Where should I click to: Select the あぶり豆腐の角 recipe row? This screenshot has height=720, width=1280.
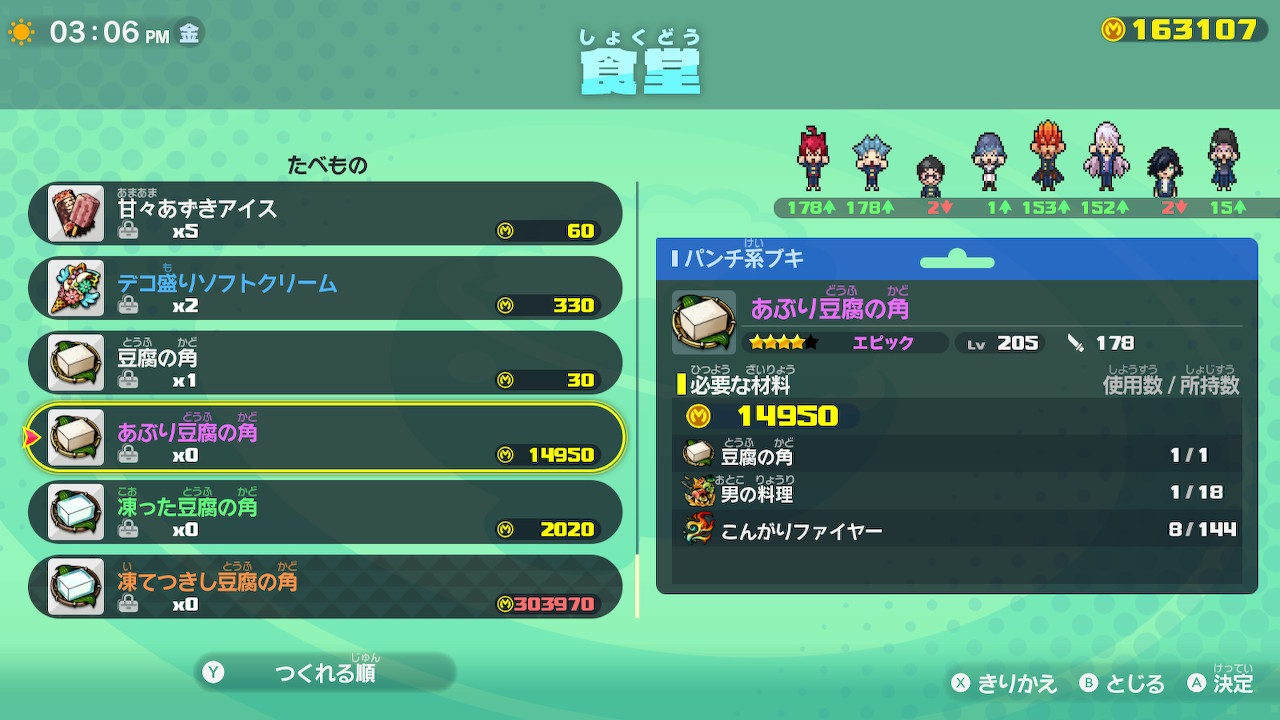point(325,438)
